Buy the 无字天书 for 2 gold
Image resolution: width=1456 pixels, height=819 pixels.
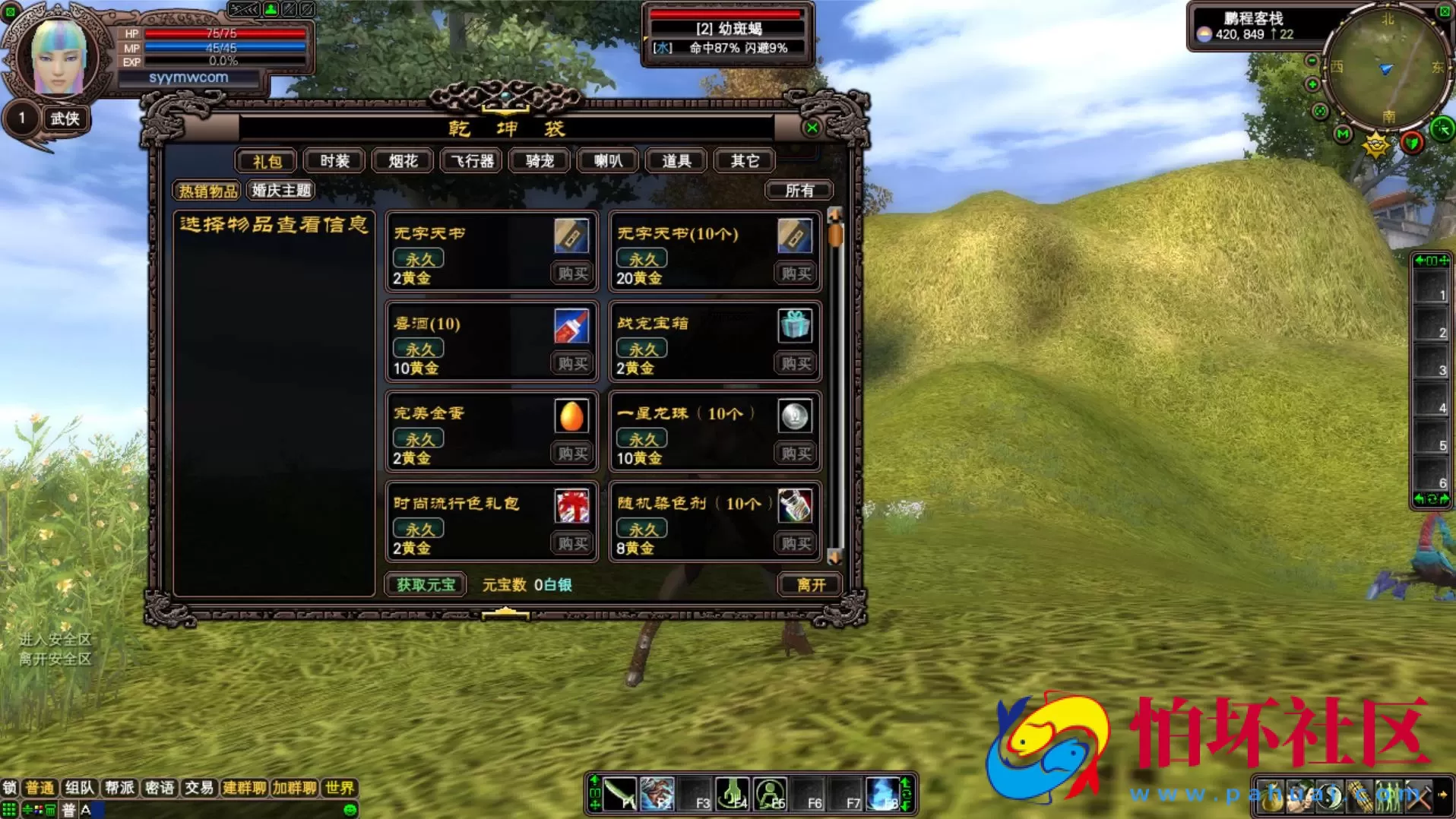coord(573,274)
